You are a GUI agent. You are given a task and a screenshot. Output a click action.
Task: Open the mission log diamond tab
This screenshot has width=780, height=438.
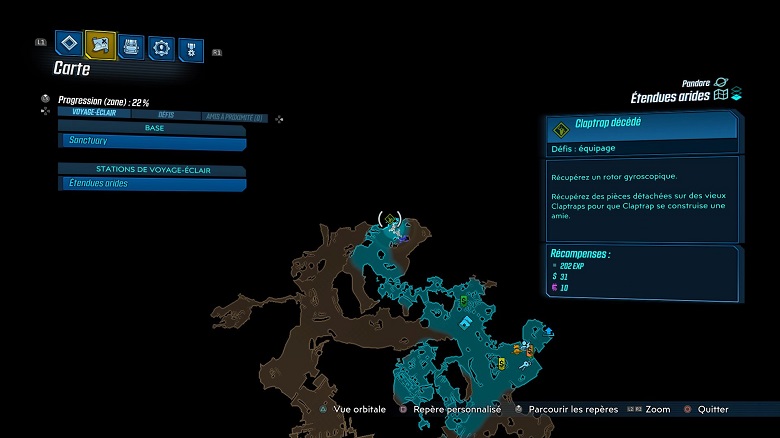coord(67,43)
